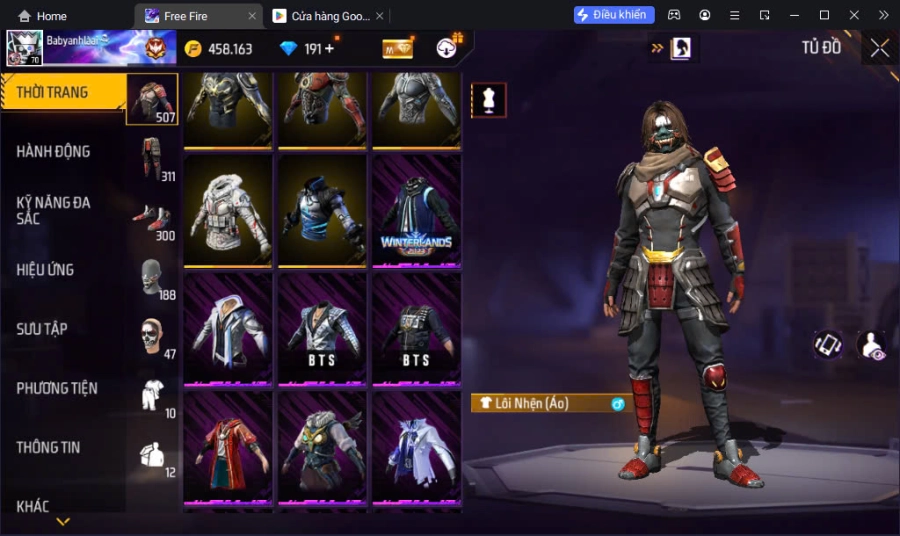Choose the Winterlands jacket item
The width and height of the screenshot is (900, 536).
tap(416, 210)
